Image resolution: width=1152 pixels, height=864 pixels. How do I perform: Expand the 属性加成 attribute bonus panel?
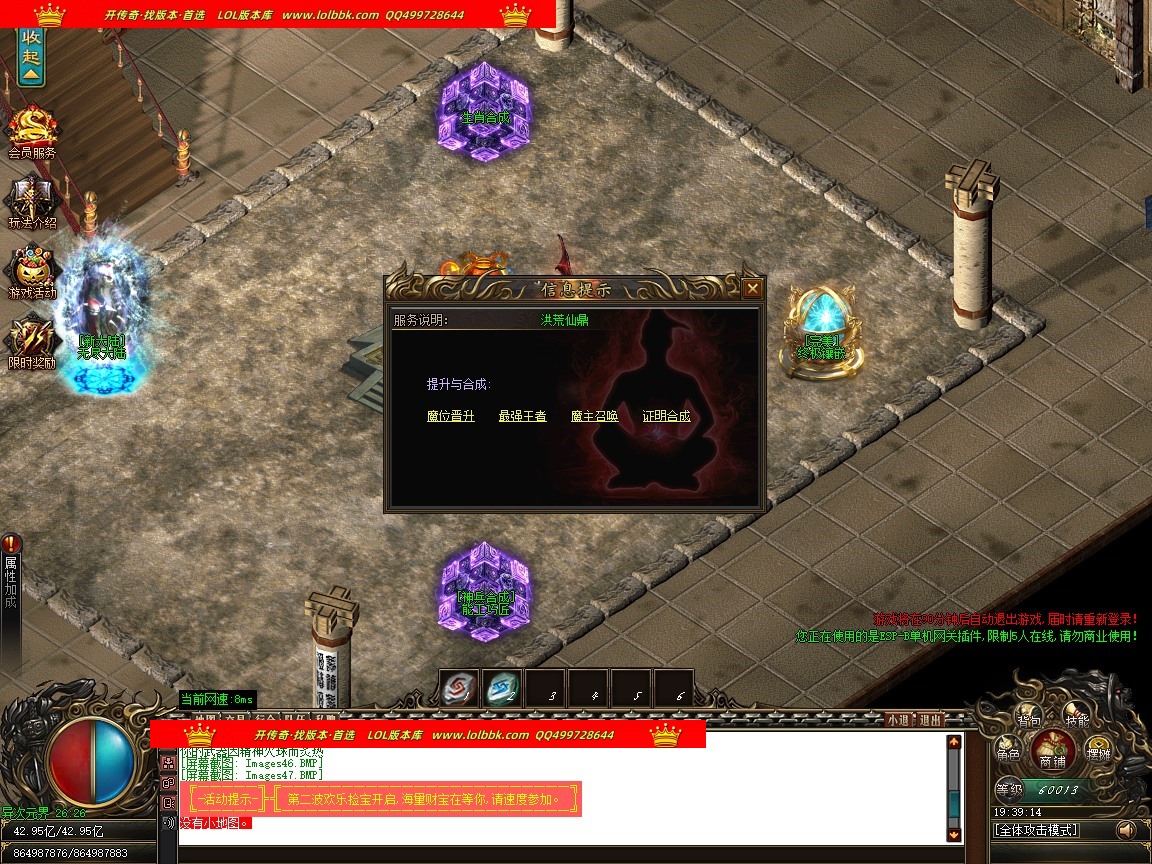pos(11,580)
